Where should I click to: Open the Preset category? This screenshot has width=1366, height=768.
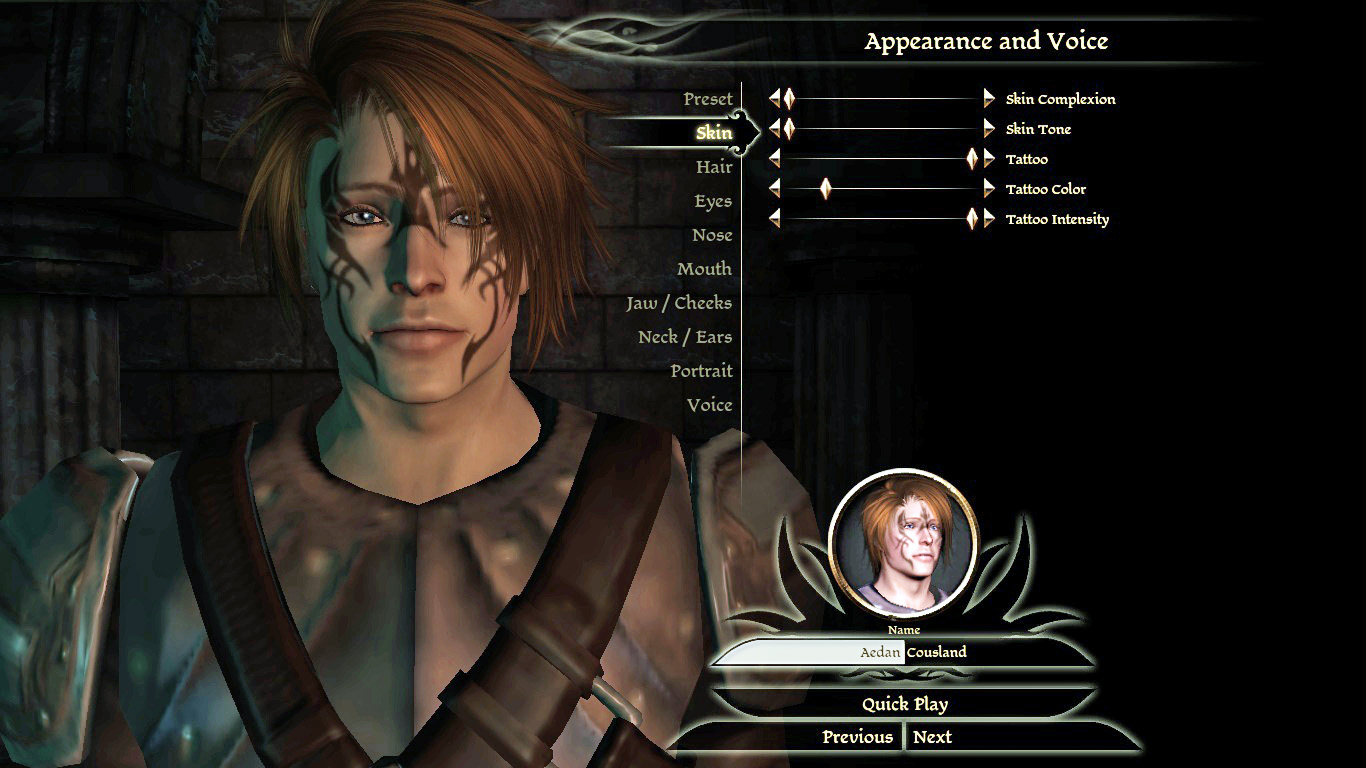[707, 99]
